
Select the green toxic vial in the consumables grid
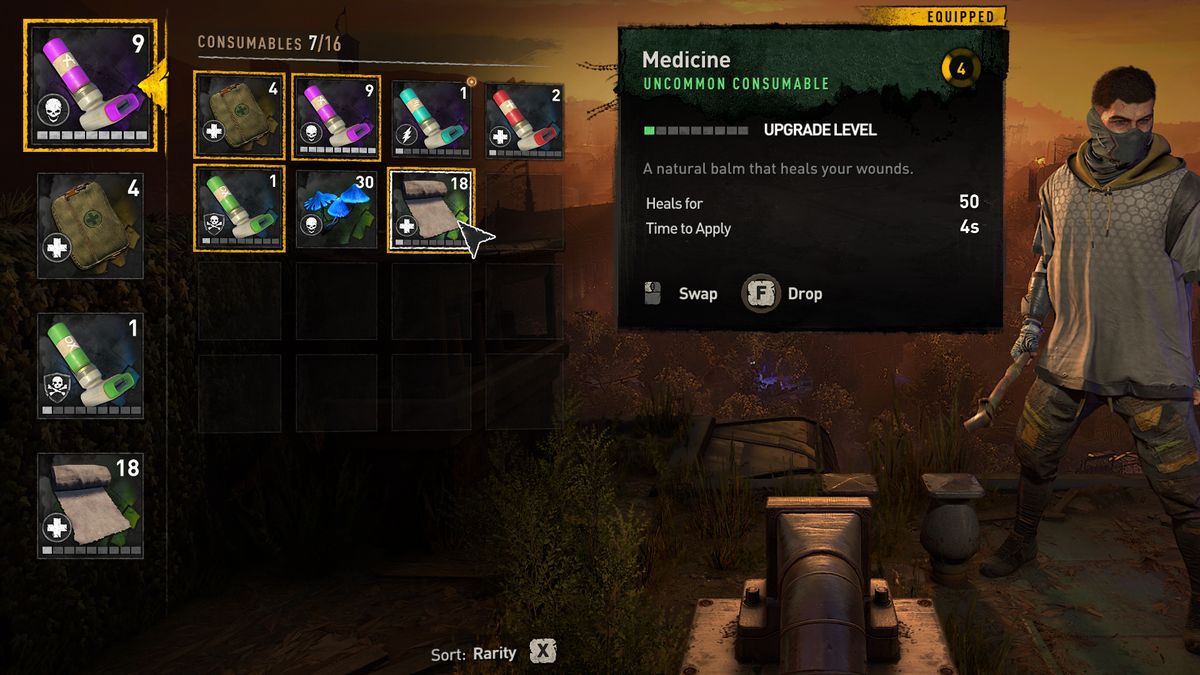click(x=239, y=209)
